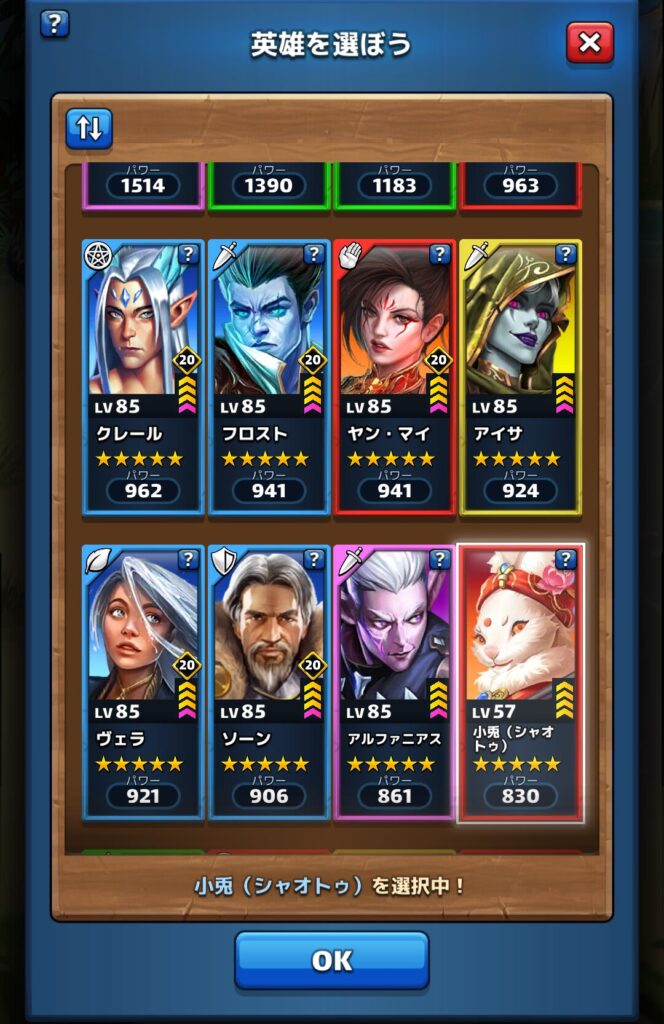Select the アルファニアス hero card
This screenshot has width=664, height=1024.
(394, 682)
